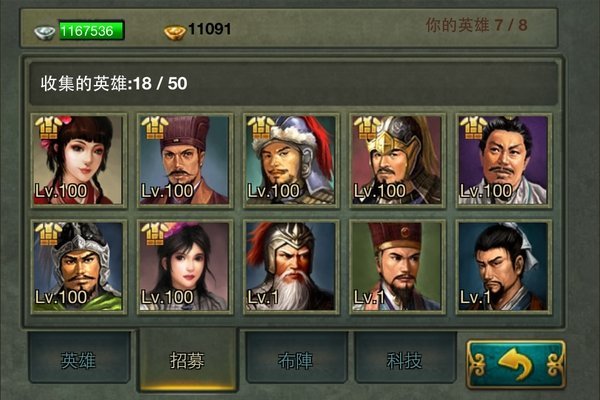Choose the hero in the dark red hat

(x=184, y=160)
